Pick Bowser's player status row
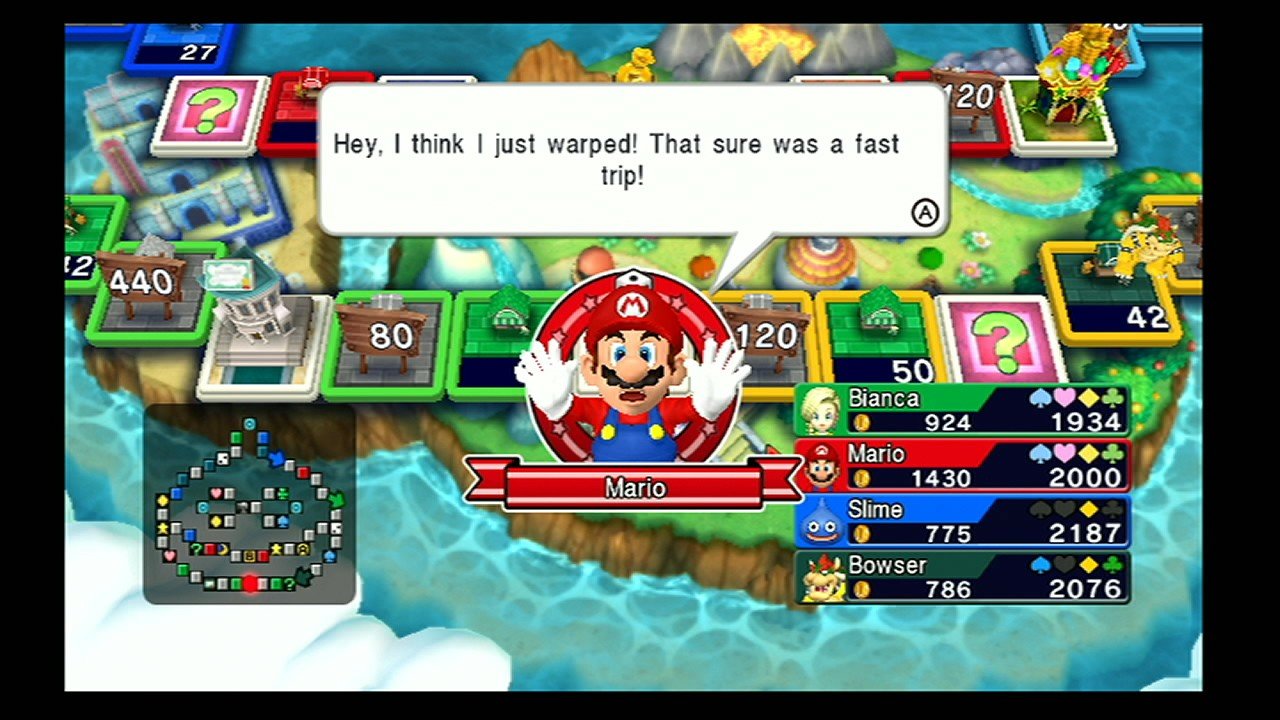This screenshot has height=720, width=1280. 963,577
